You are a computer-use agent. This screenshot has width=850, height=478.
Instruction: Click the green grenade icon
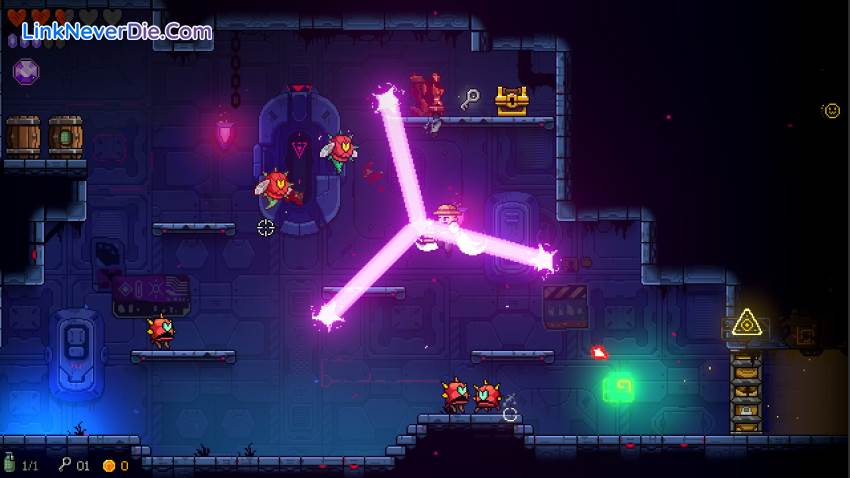10,464
